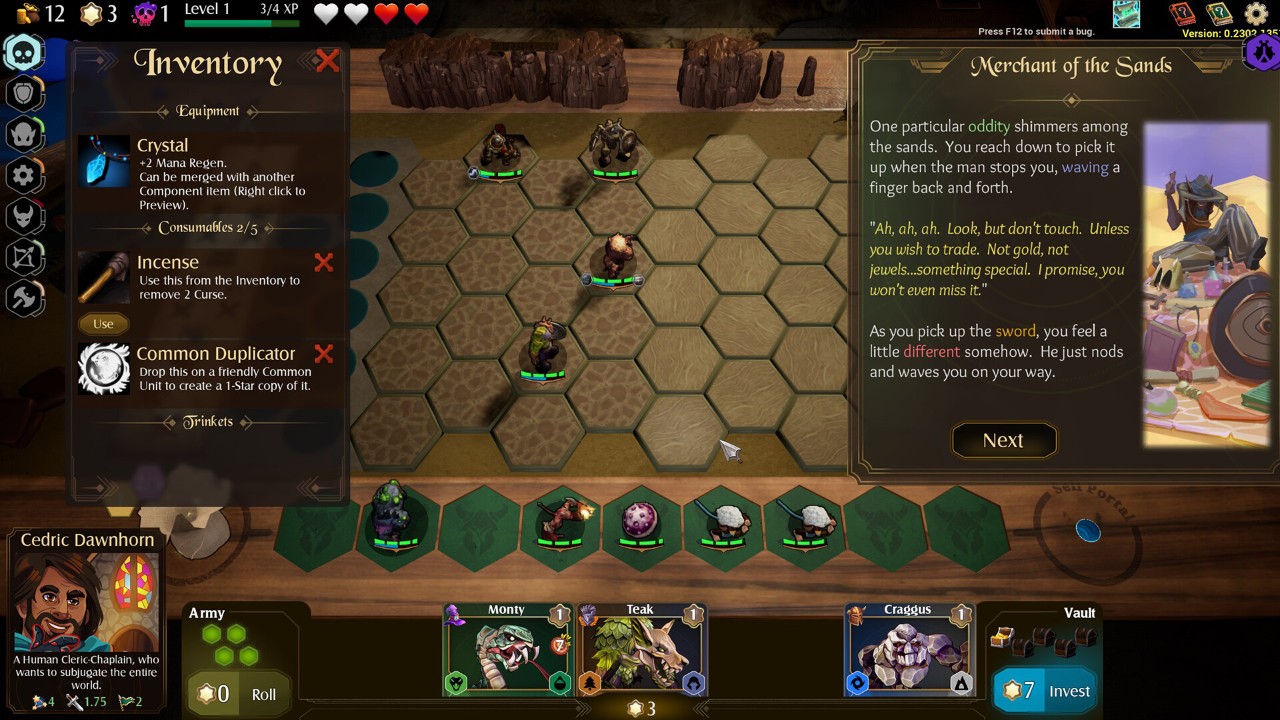Roll the army shop
This screenshot has height=720, width=1280.
point(263,694)
